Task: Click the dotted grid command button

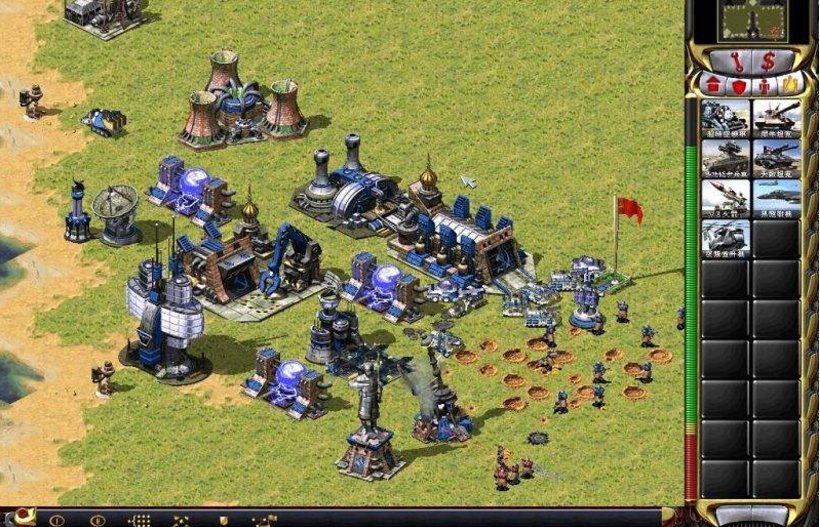Action: [x=140, y=520]
